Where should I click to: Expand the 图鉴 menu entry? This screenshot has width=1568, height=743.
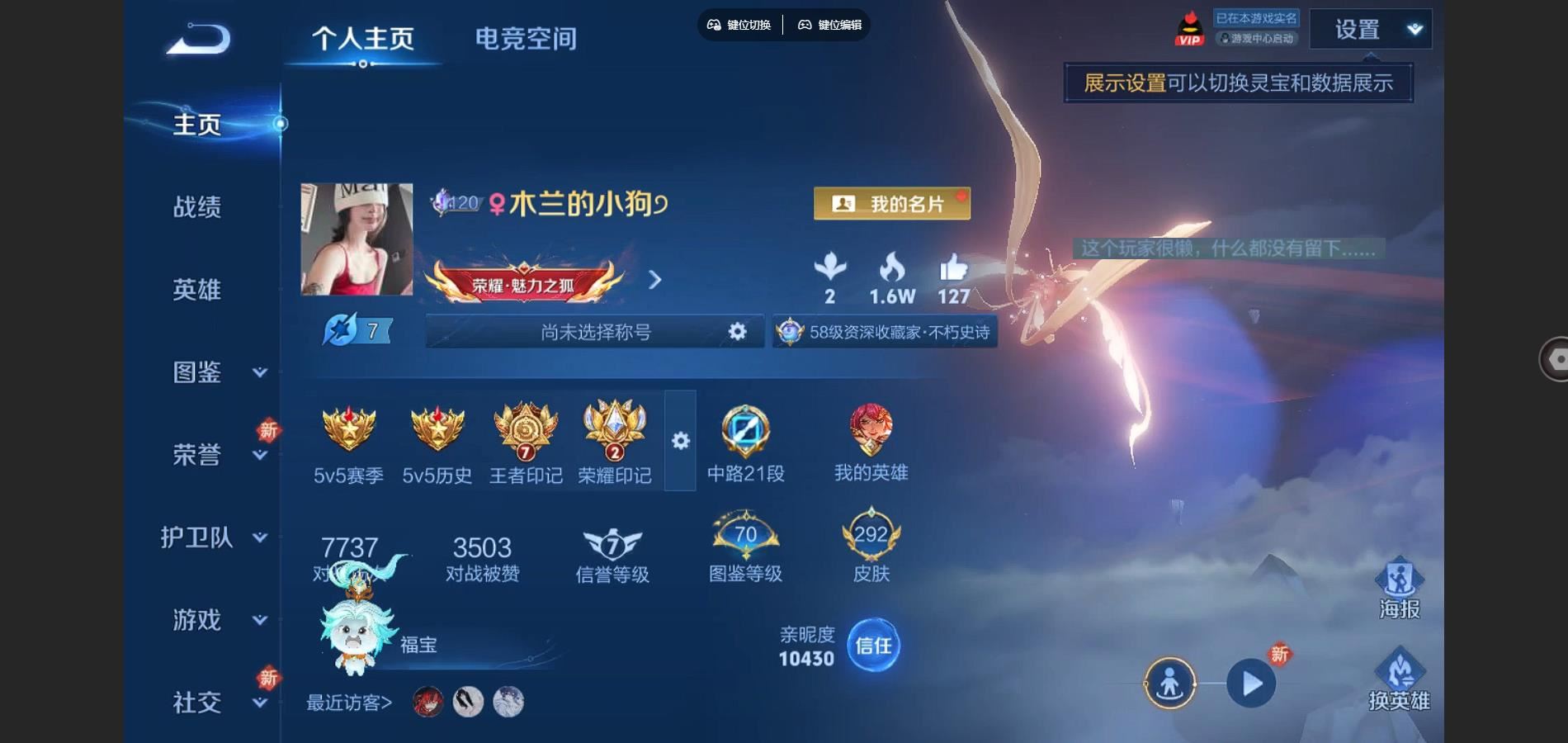pyautogui.click(x=216, y=372)
